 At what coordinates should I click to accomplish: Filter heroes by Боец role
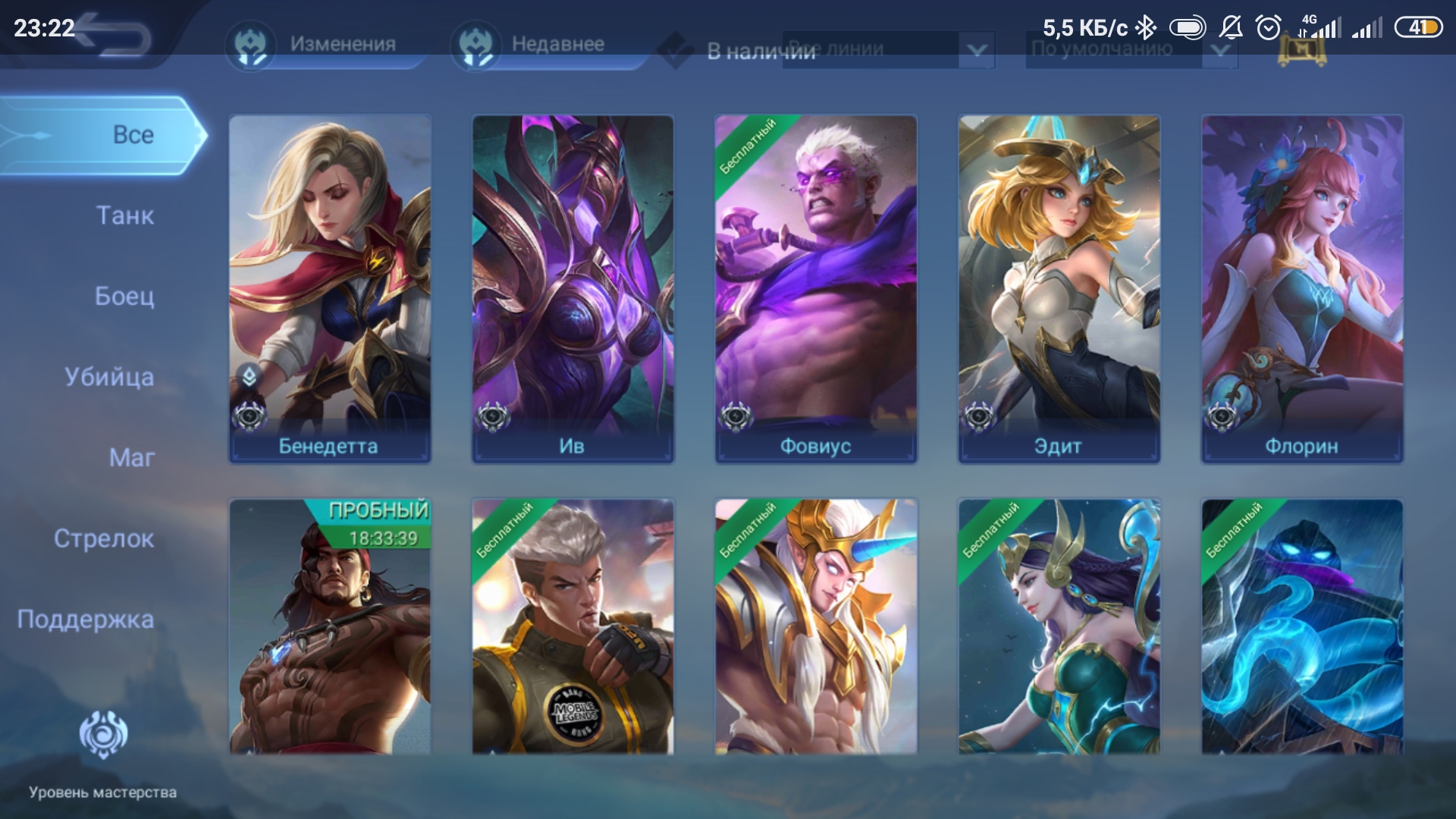pos(124,297)
